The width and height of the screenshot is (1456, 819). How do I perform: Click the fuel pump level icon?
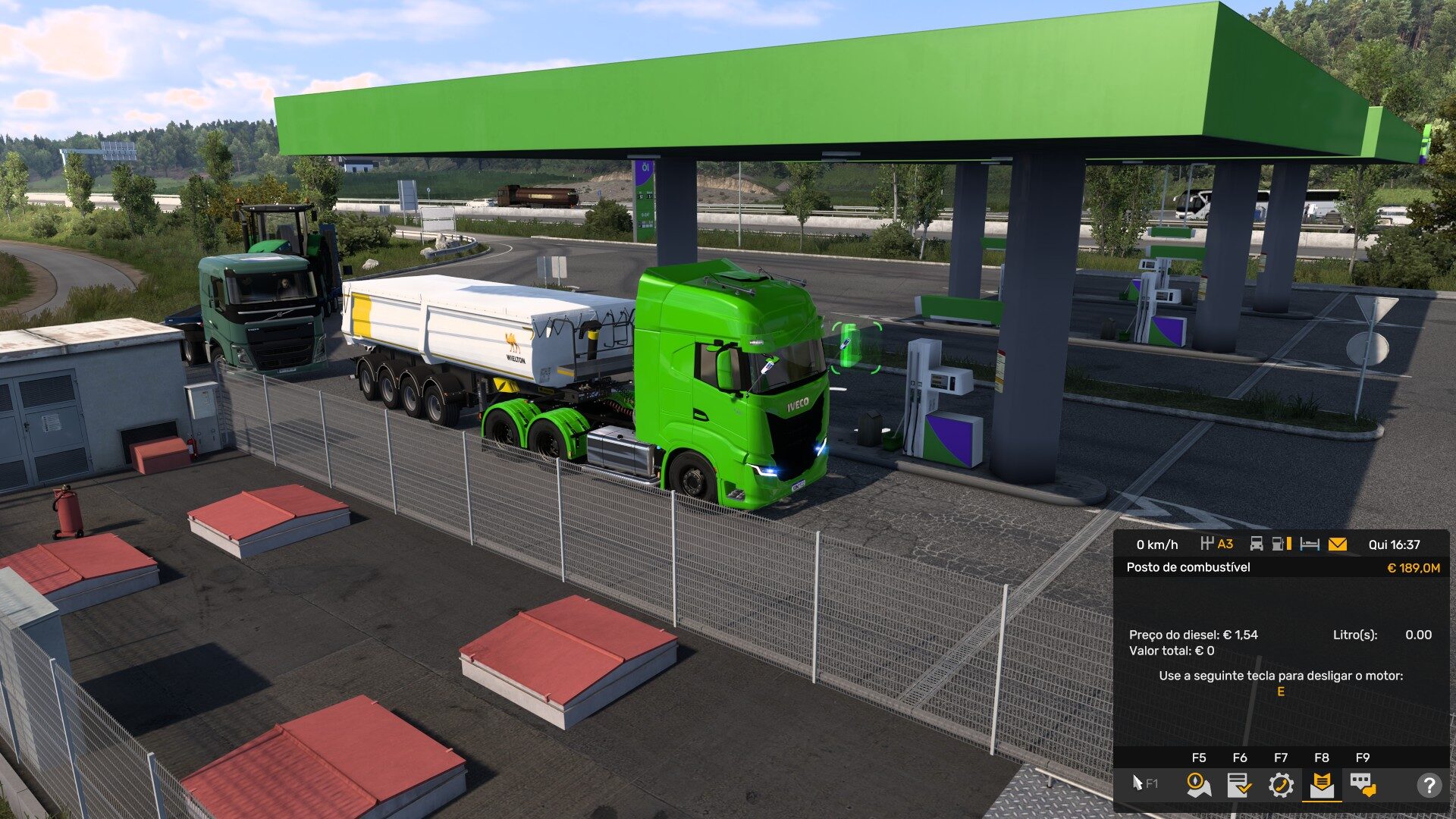pos(1281,544)
